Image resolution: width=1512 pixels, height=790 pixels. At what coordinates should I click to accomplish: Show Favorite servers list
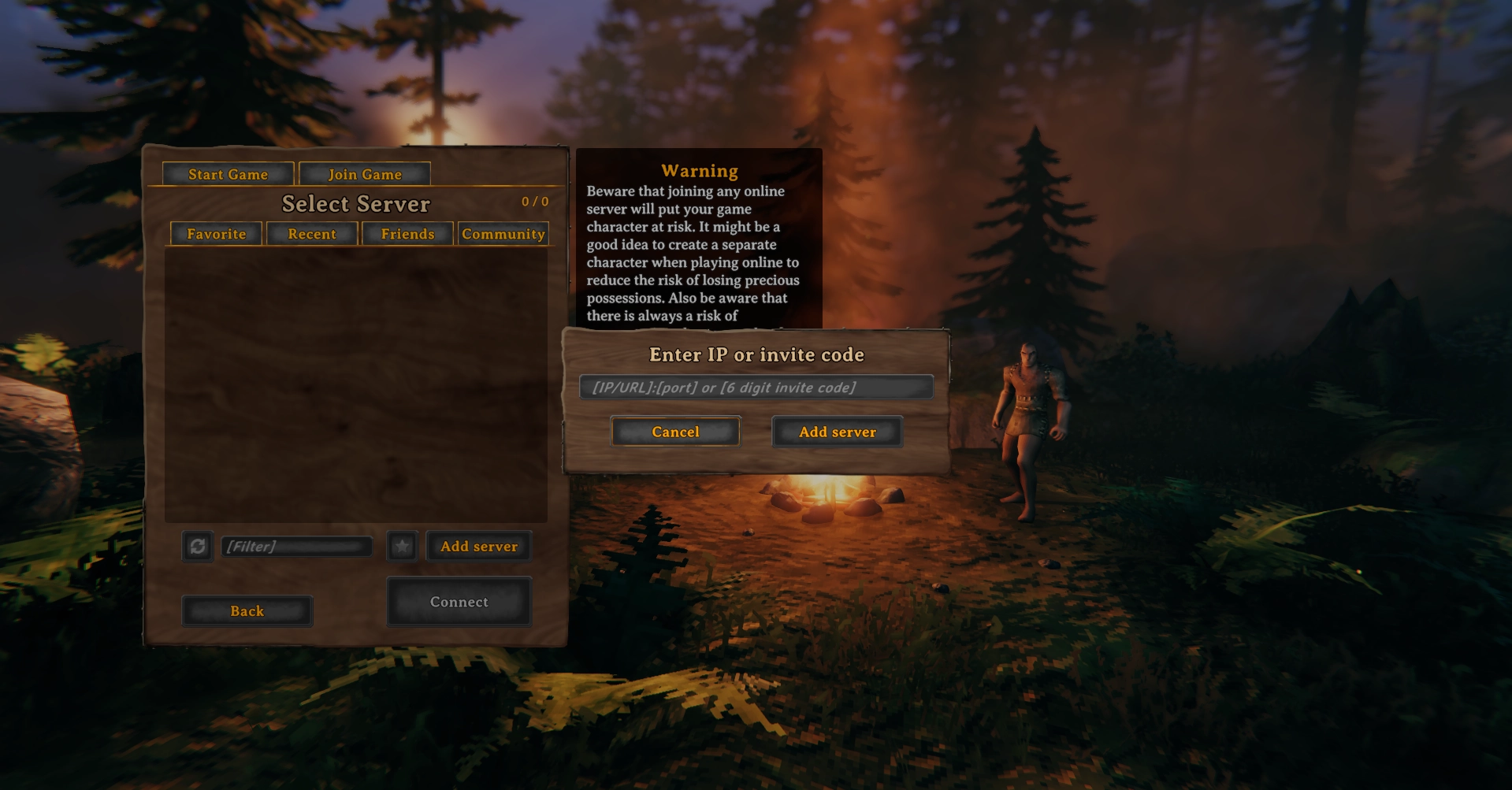coord(217,234)
